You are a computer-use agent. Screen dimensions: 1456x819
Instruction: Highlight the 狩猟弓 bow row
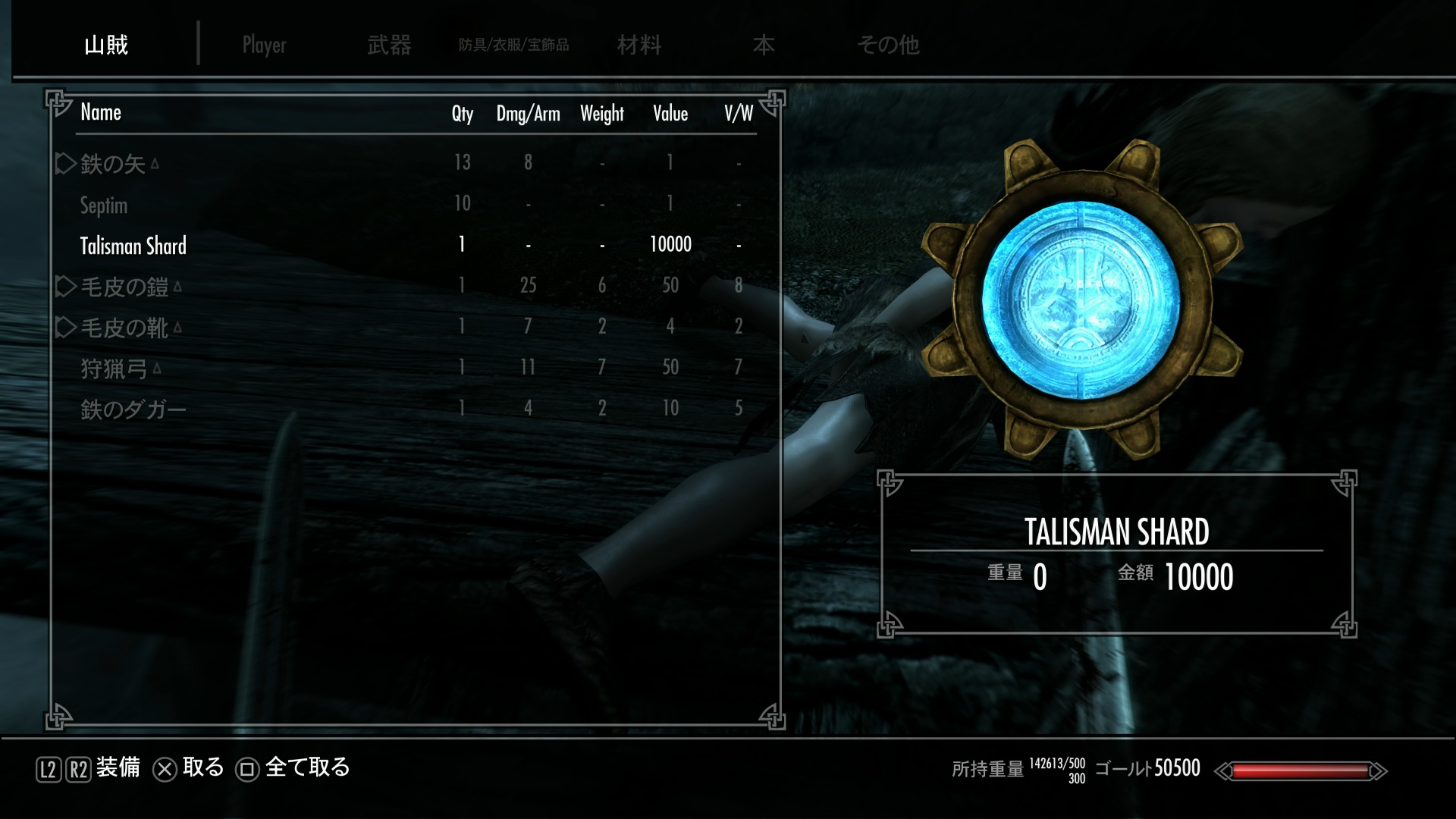(114, 369)
